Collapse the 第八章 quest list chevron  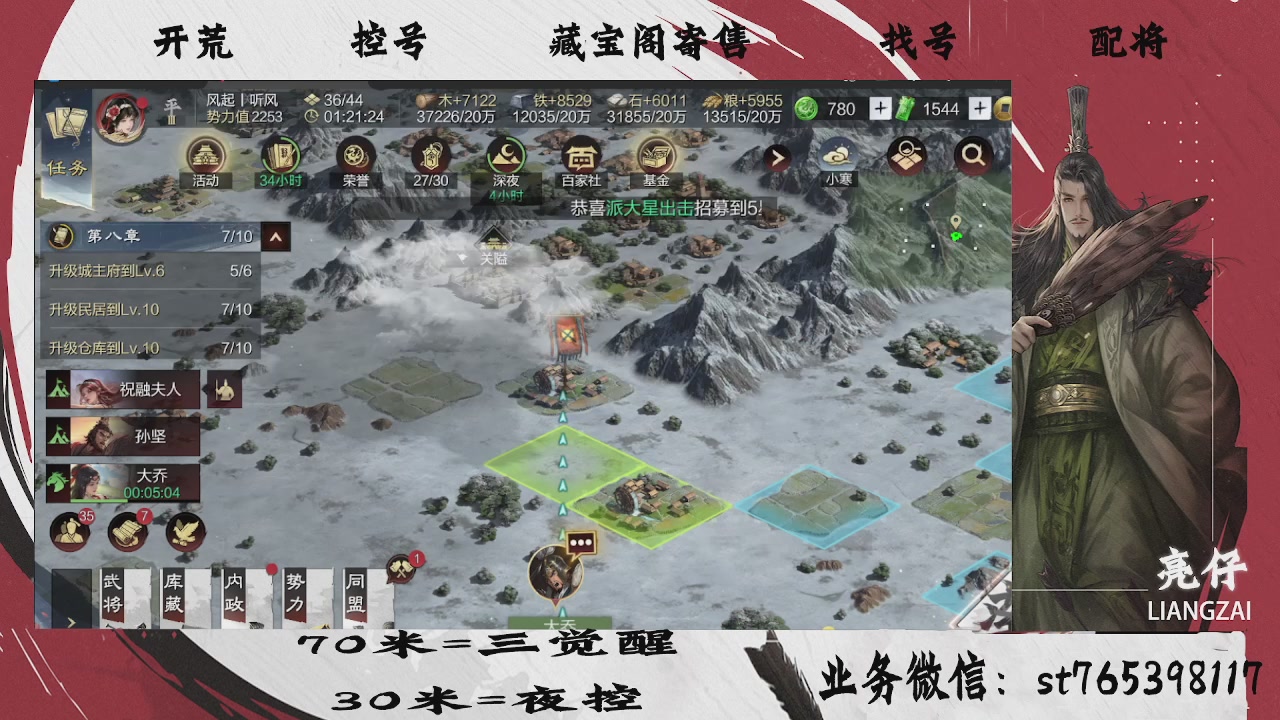pos(275,238)
